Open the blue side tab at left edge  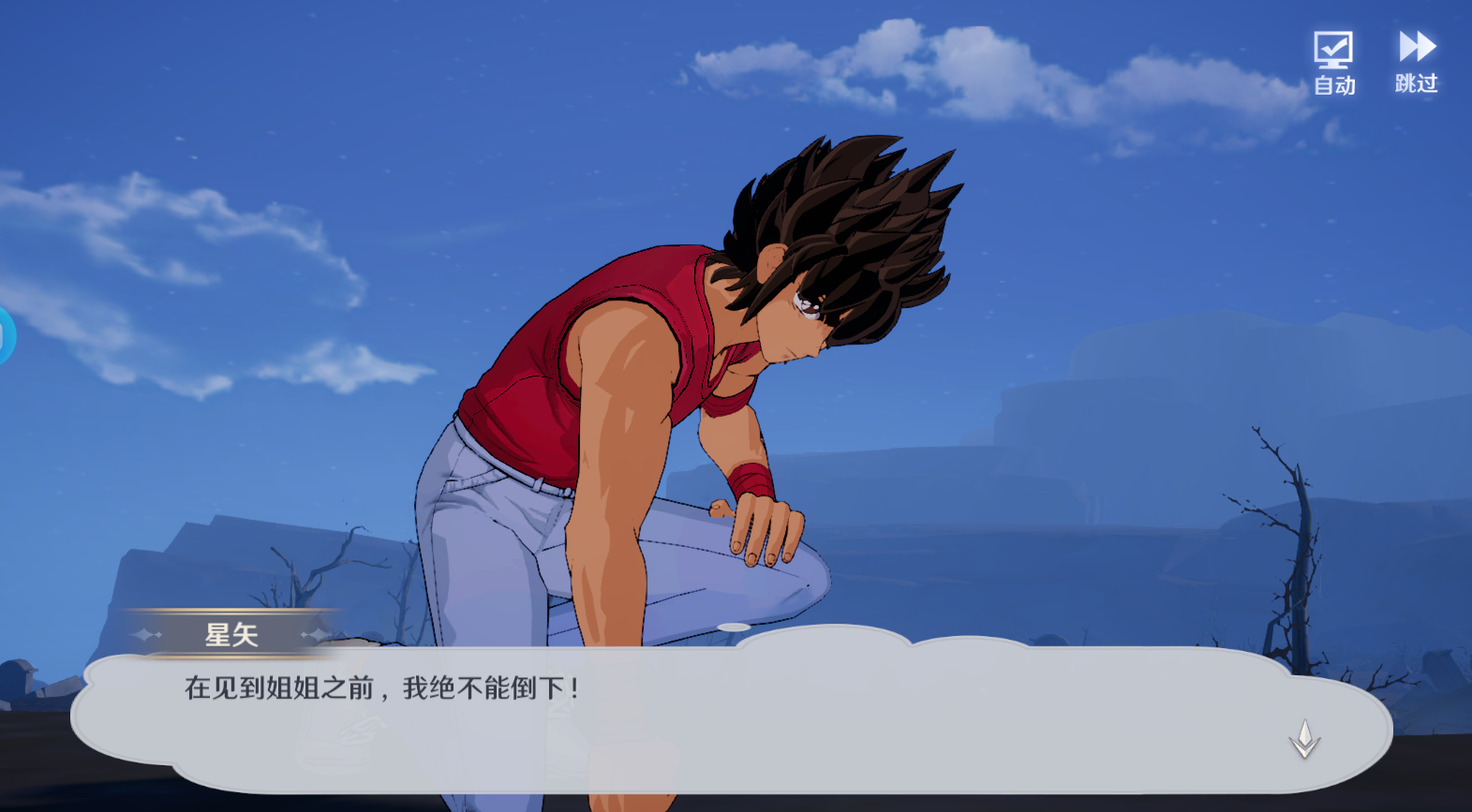(6, 334)
